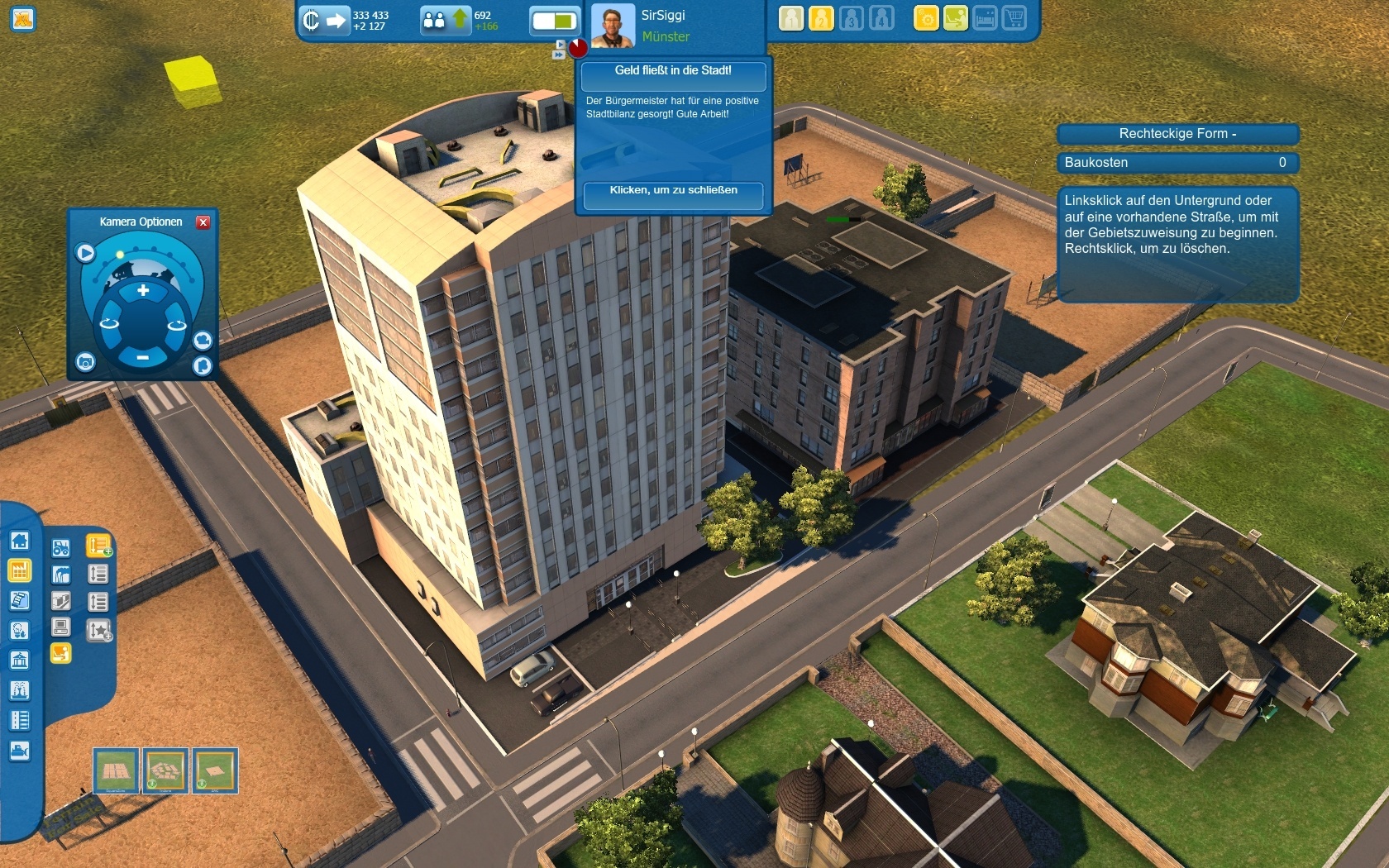Select the roads tool in the sidebar
The height and width of the screenshot is (868, 1389).
tap(18, 720)
